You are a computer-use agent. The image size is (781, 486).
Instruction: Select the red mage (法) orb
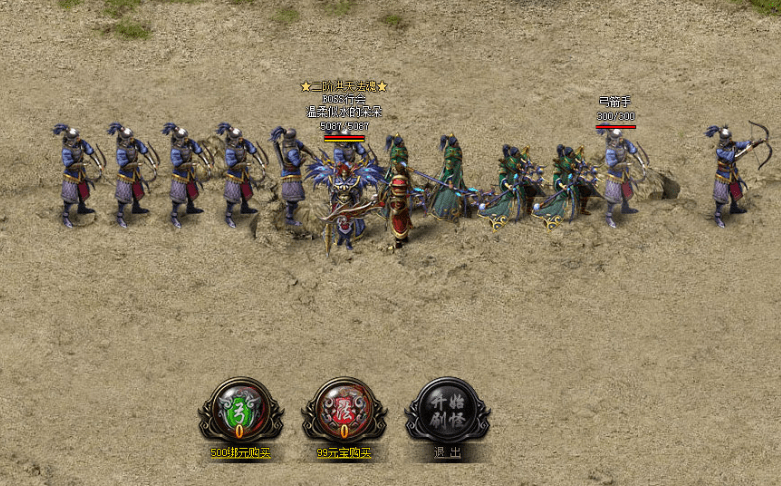coord(343,410)
